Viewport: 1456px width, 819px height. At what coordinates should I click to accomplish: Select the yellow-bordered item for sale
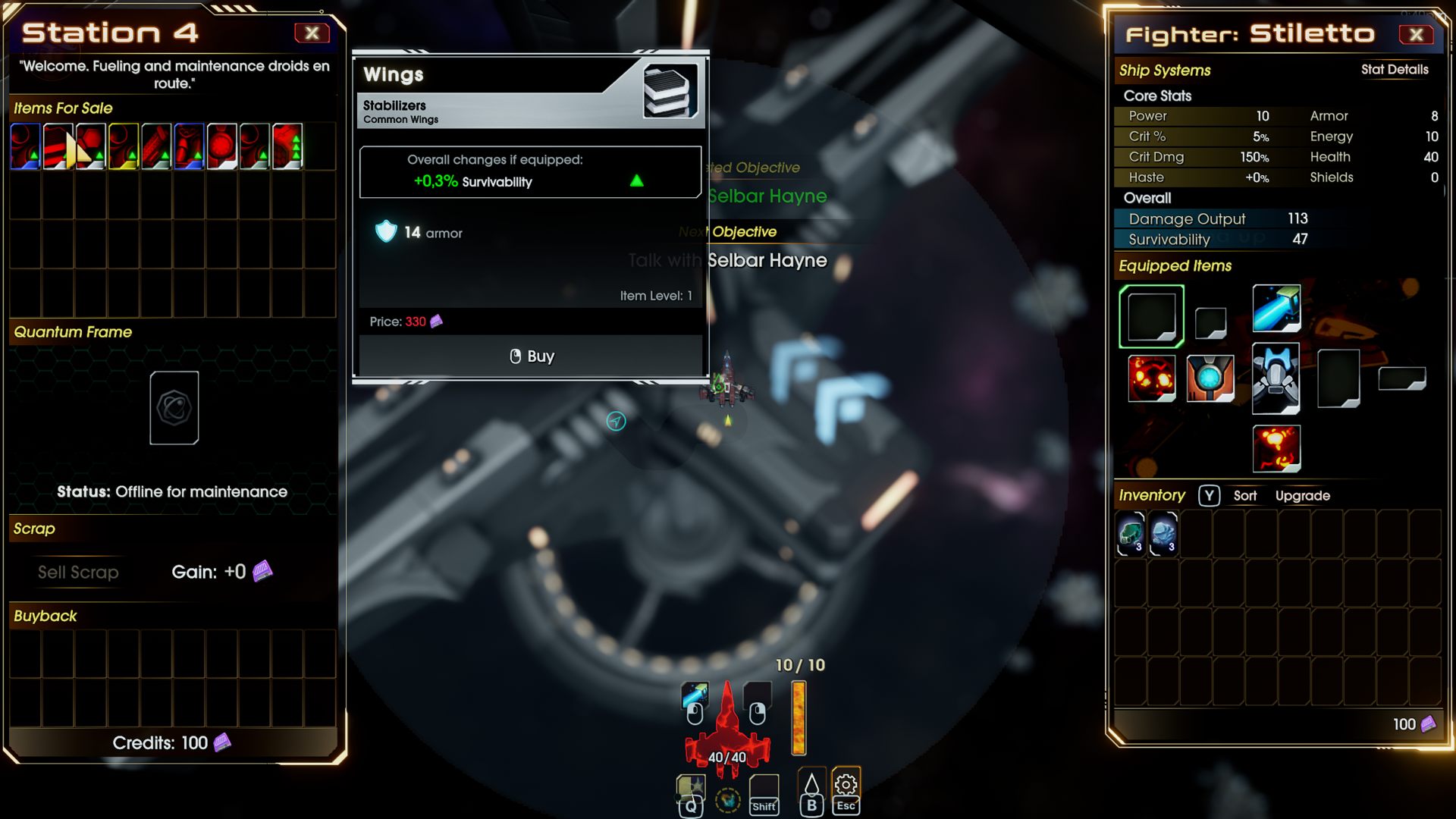pyautogui.click(x=124, y=146)
